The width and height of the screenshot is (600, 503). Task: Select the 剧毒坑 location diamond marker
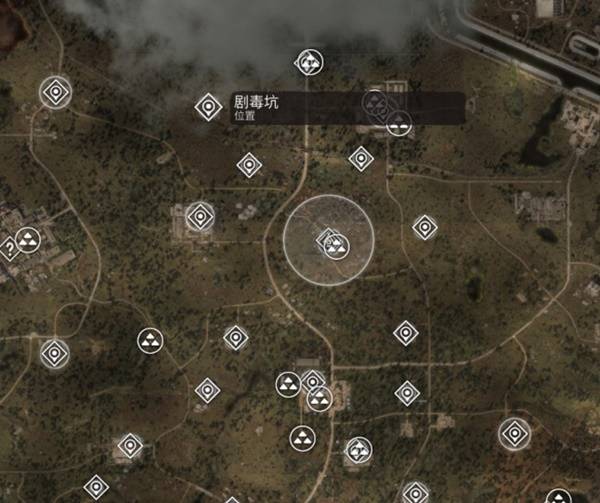208,106
